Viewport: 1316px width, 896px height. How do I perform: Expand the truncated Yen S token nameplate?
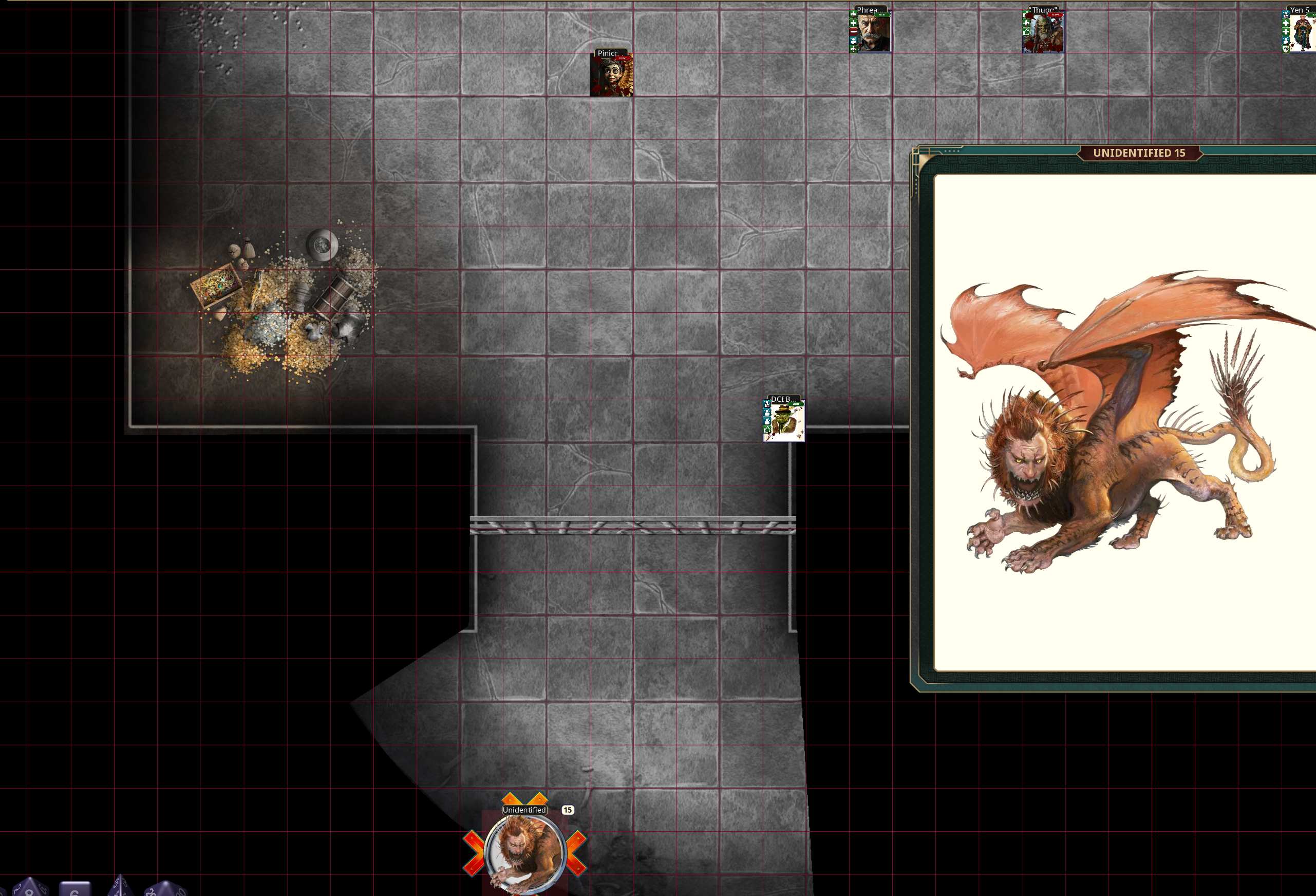point(1303,10)
